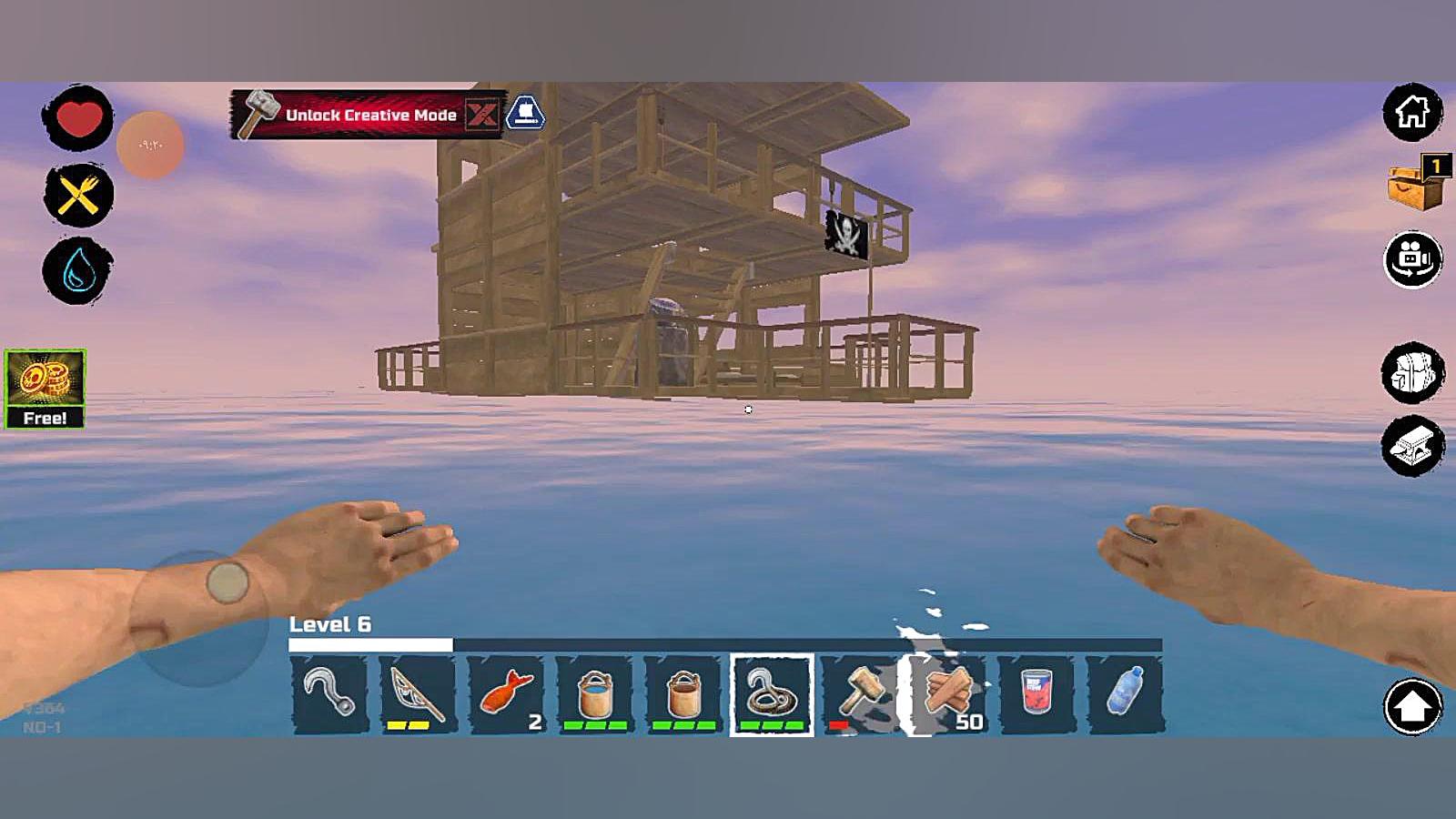Screen dimensions: 1456x819
Task: Claim the Free coins offer
Action: (x=45, y=389)
